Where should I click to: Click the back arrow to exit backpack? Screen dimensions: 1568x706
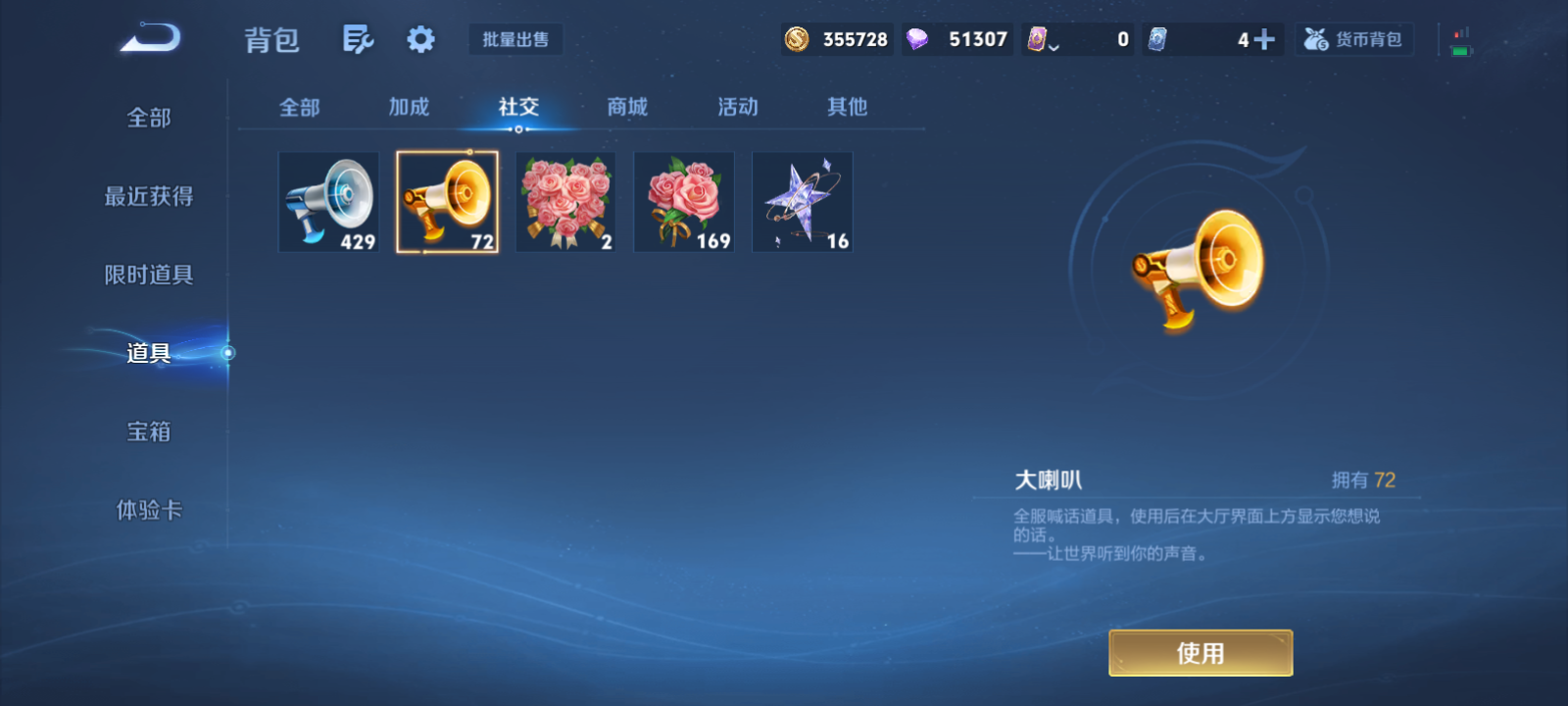click(149, 35)
